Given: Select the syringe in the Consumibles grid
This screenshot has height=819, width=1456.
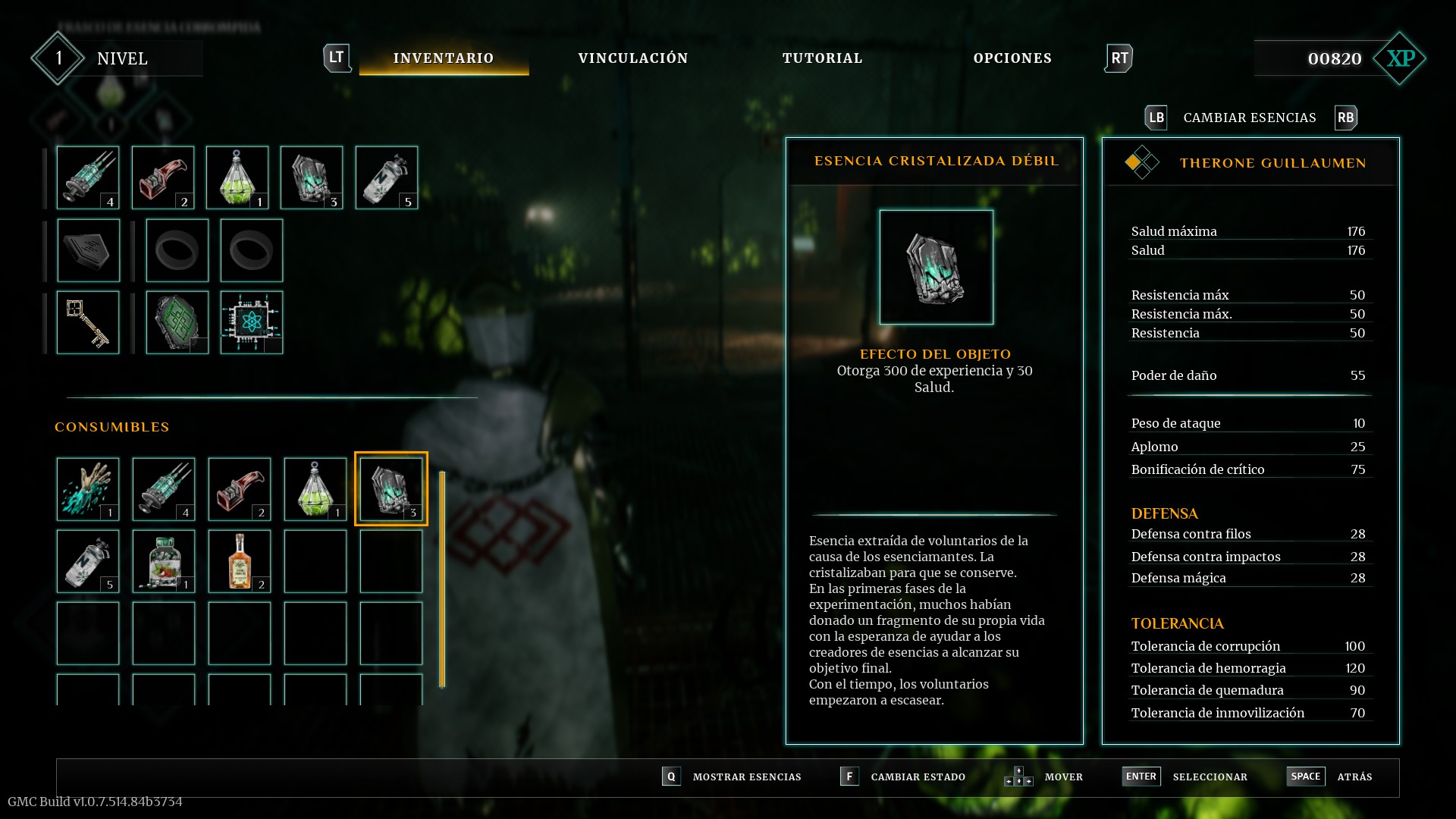Looking at the screenshot, I should click(x=164, y=489).
